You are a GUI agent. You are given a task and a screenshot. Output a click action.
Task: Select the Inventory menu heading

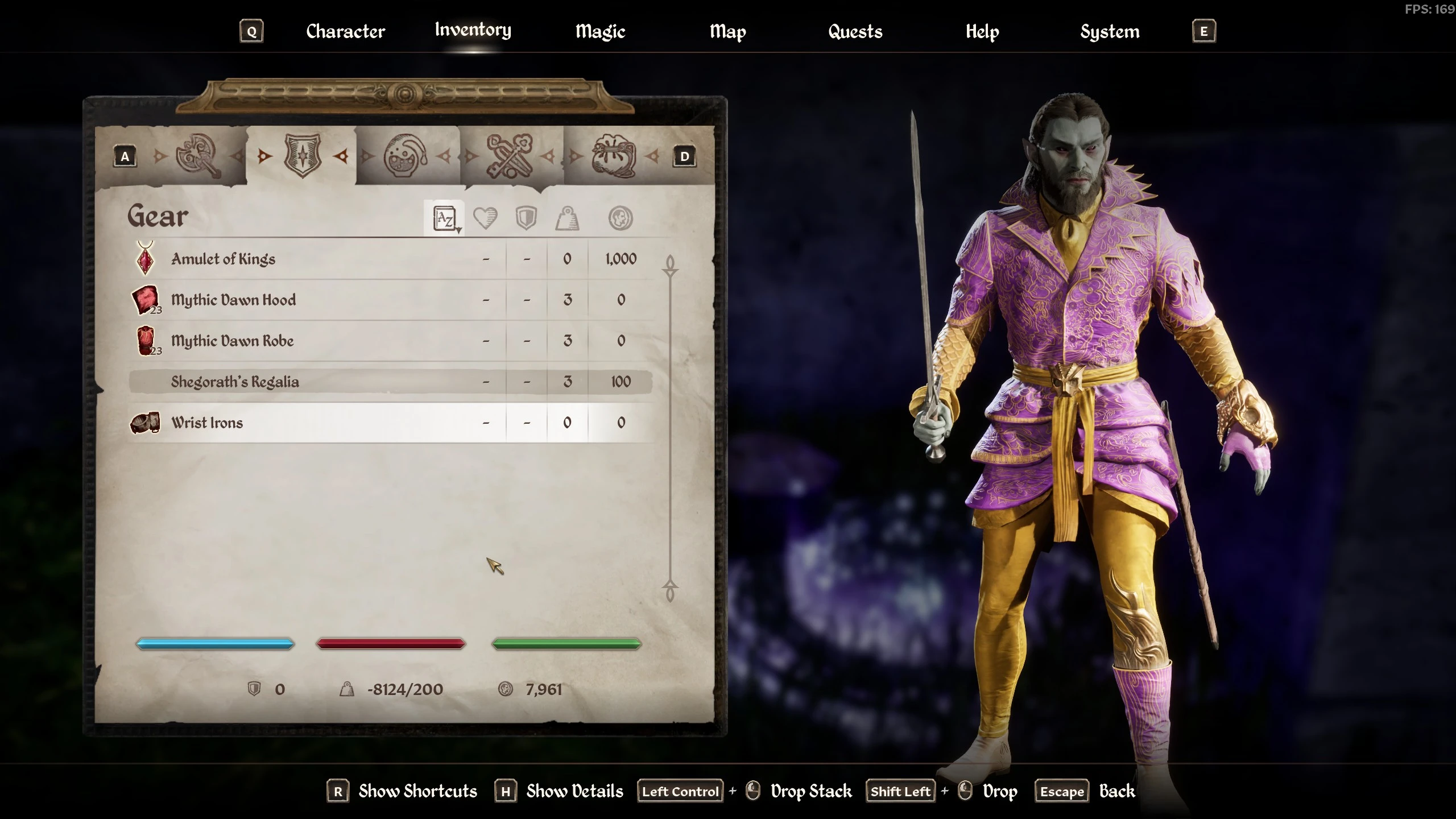point(473,30)
